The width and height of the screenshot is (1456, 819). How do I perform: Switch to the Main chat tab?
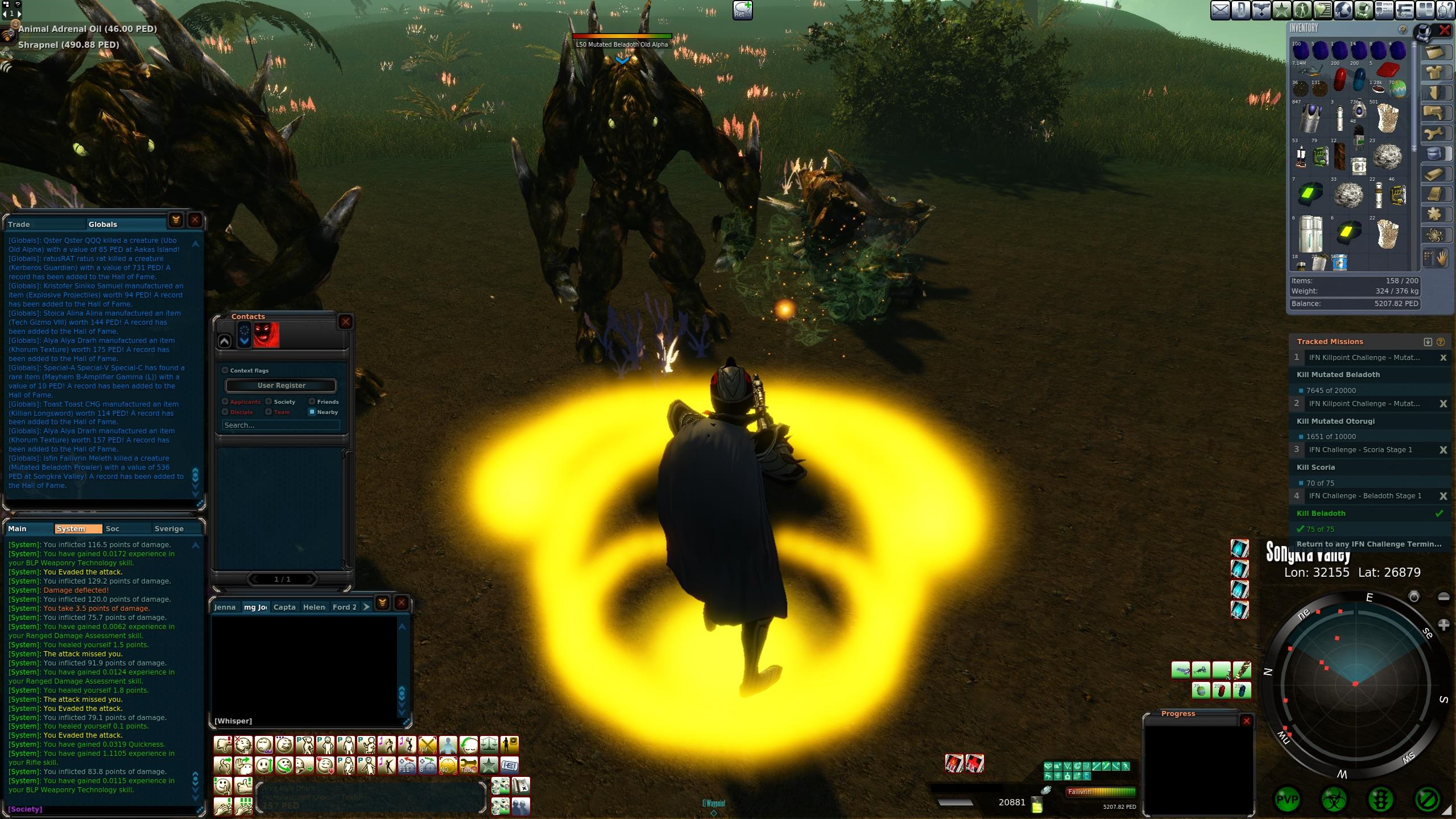pos(18,528)
